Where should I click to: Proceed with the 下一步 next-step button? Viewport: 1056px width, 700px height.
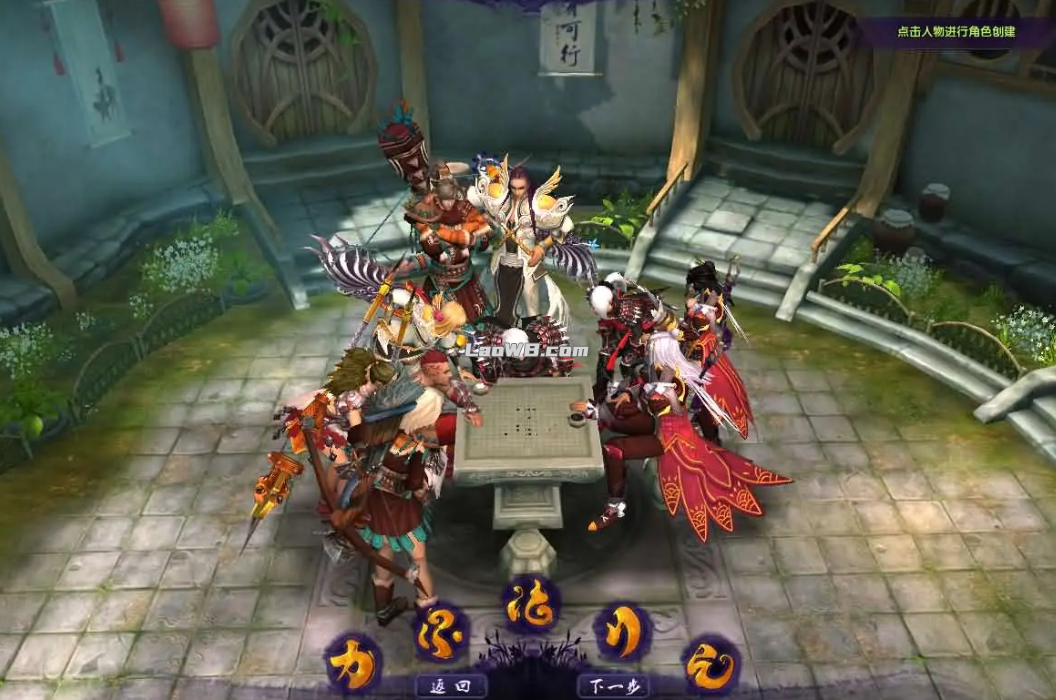[x=612, y=686]
